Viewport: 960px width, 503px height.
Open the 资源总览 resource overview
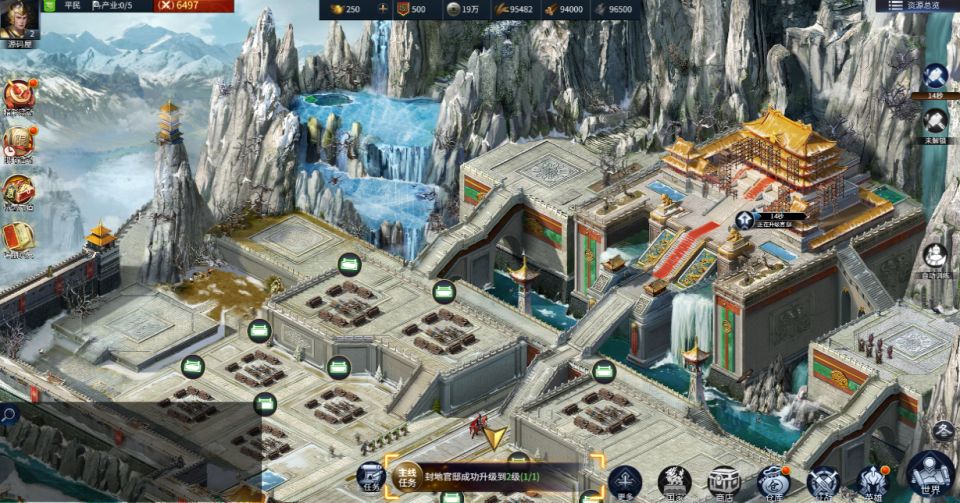click(915, 6)
